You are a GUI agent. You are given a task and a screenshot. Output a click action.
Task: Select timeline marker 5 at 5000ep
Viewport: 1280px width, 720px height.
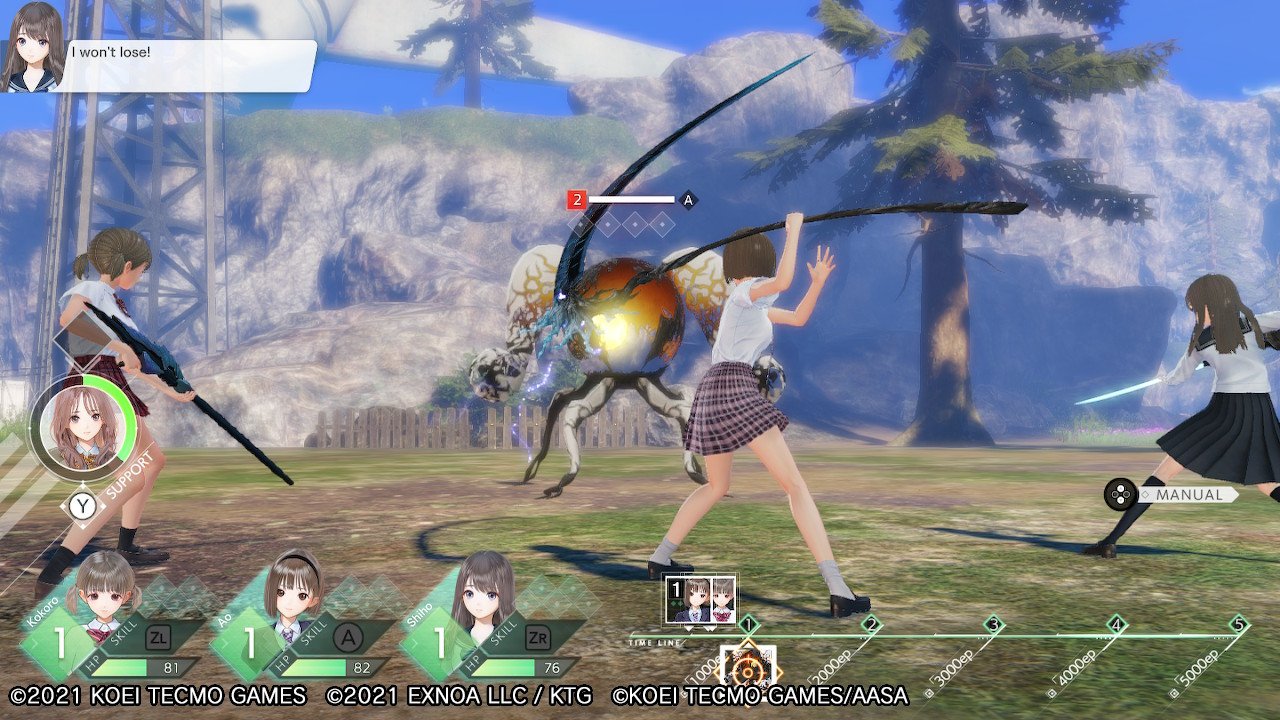[1239, 625]
